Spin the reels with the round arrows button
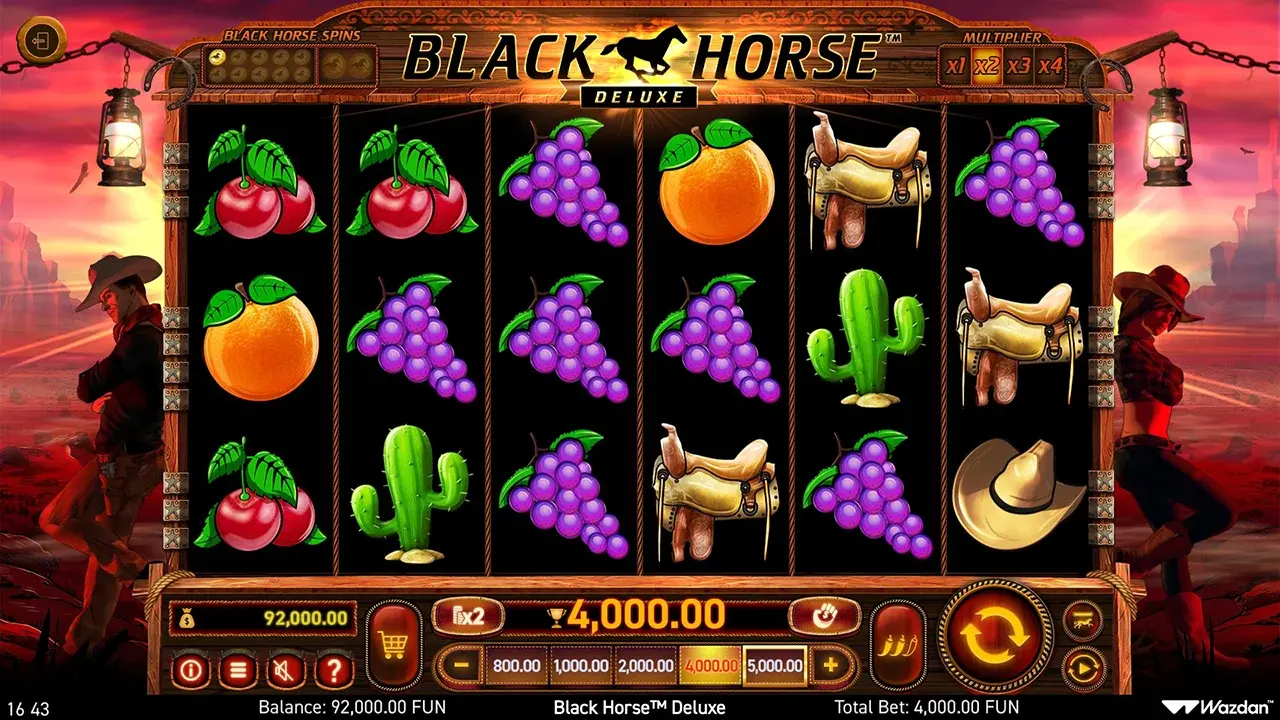1280x720 pixels. click(996, 635)
